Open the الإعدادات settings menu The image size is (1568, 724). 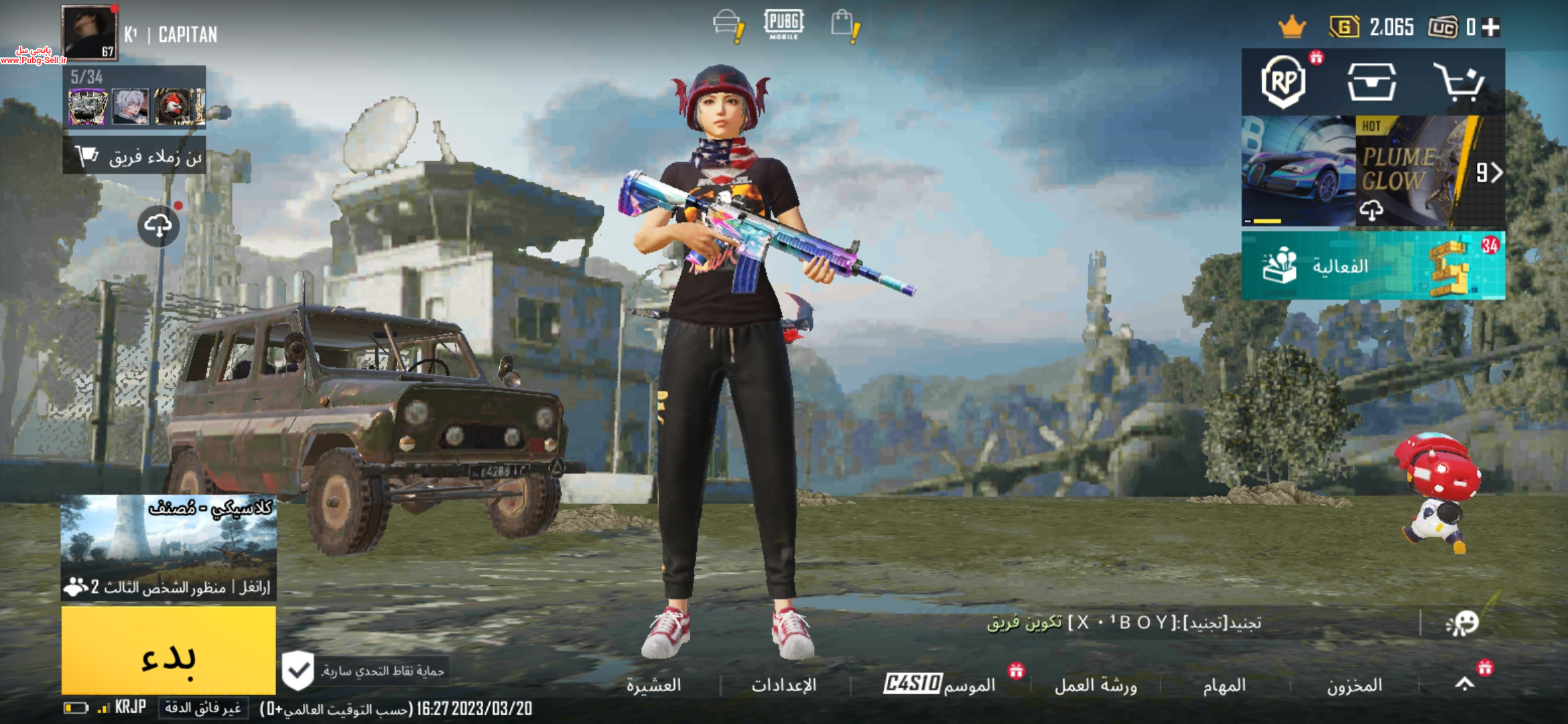click(783, 685)
